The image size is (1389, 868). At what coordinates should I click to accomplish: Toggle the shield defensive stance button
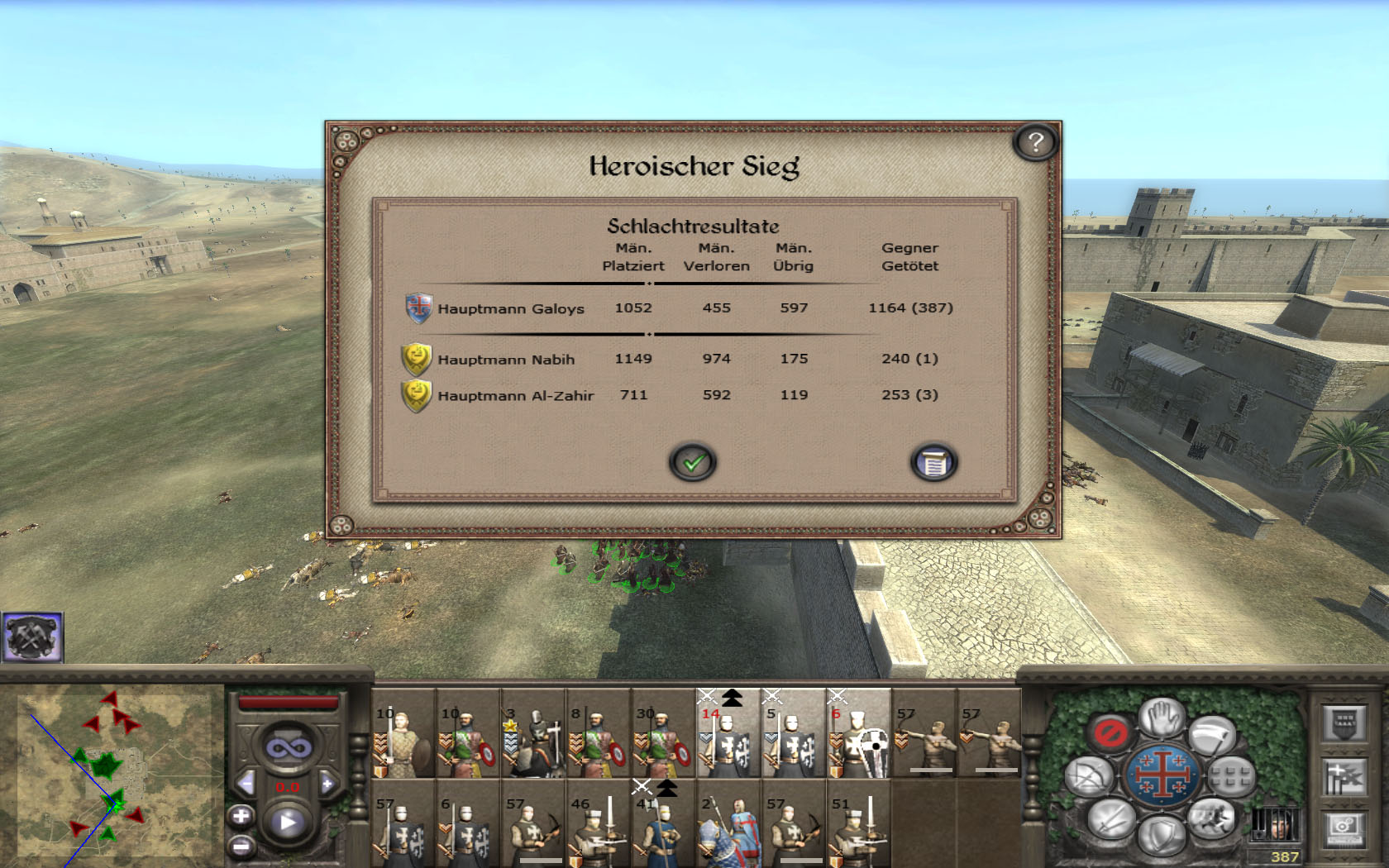[1161, 835]
